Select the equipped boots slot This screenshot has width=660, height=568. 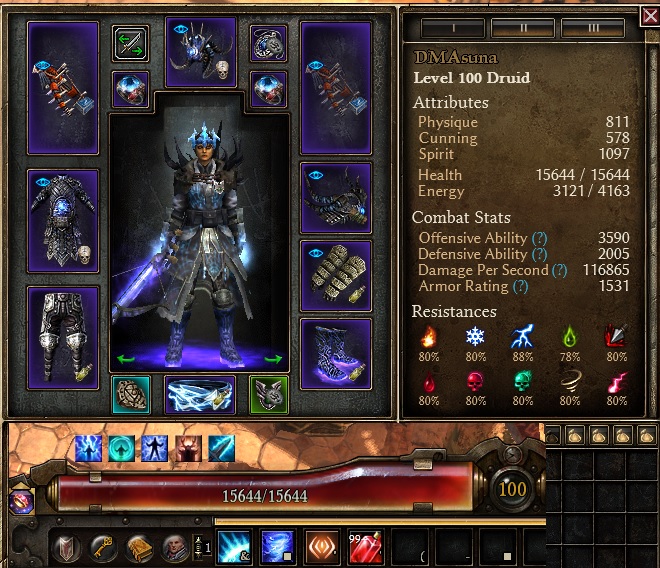point(335,352)
